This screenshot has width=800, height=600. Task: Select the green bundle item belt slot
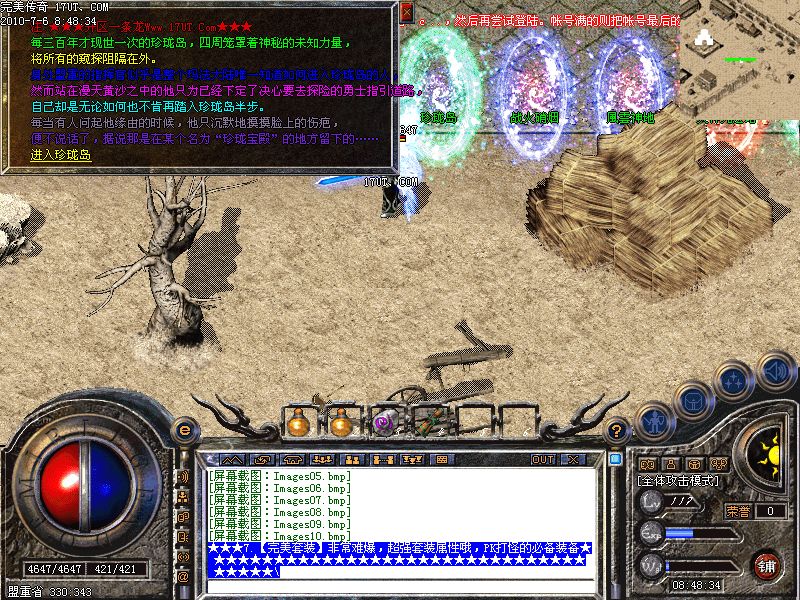point(428,424)
